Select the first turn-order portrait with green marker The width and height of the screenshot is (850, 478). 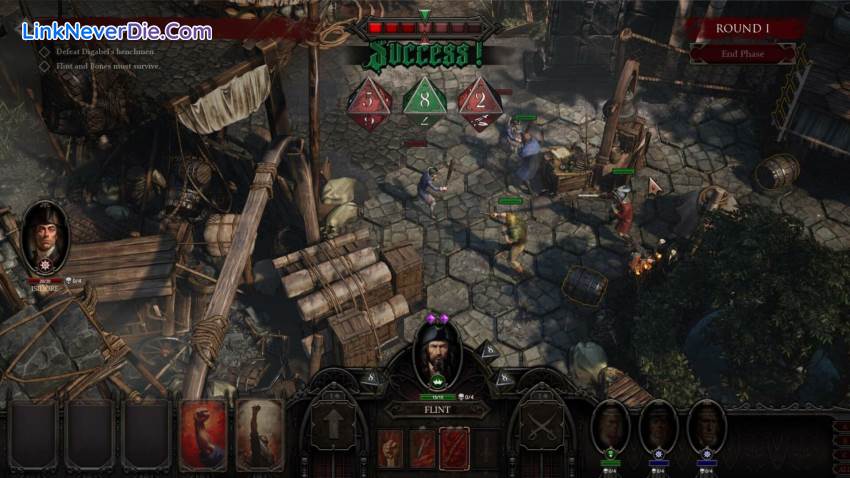pos(610,427)
